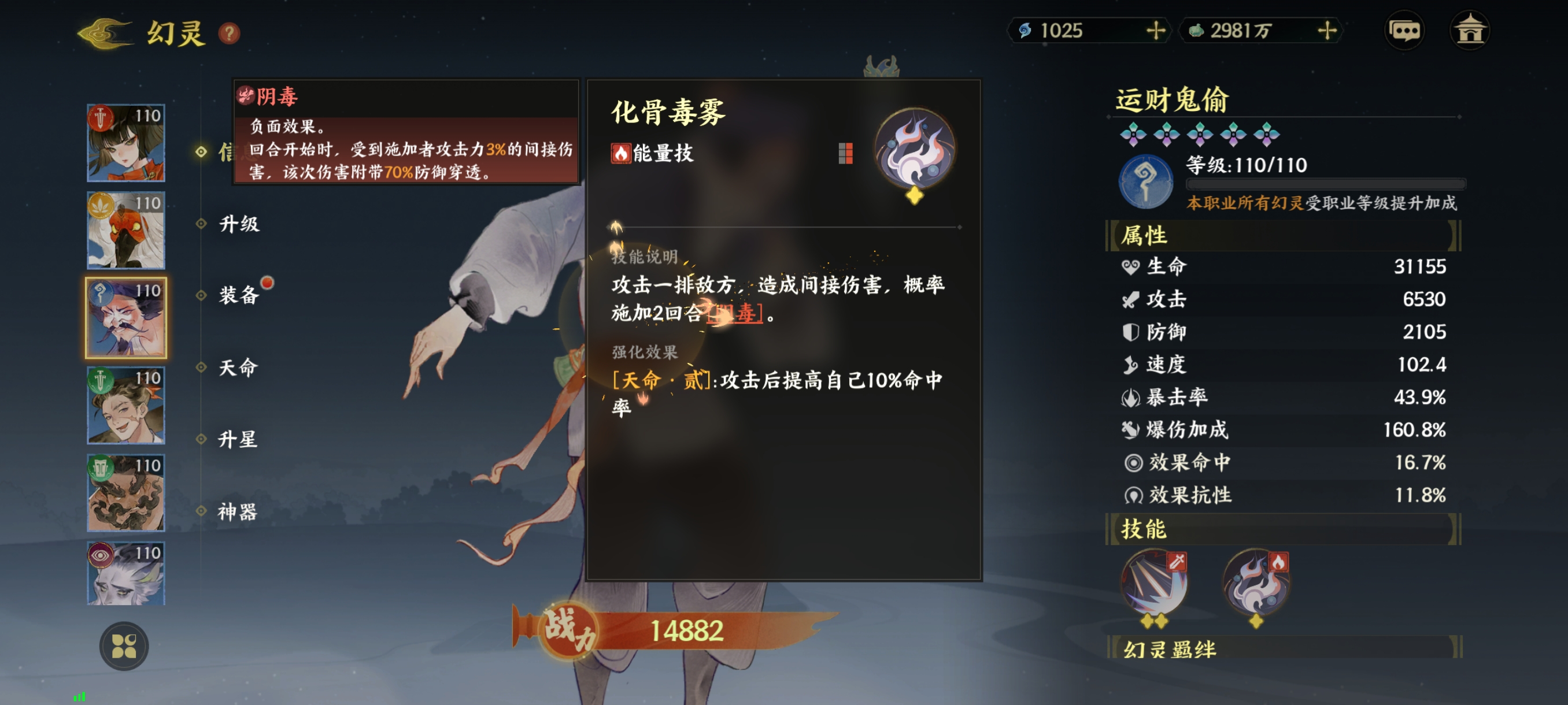Open the chat bubble icon
1568x705 pixels.
coord(1404,31)
